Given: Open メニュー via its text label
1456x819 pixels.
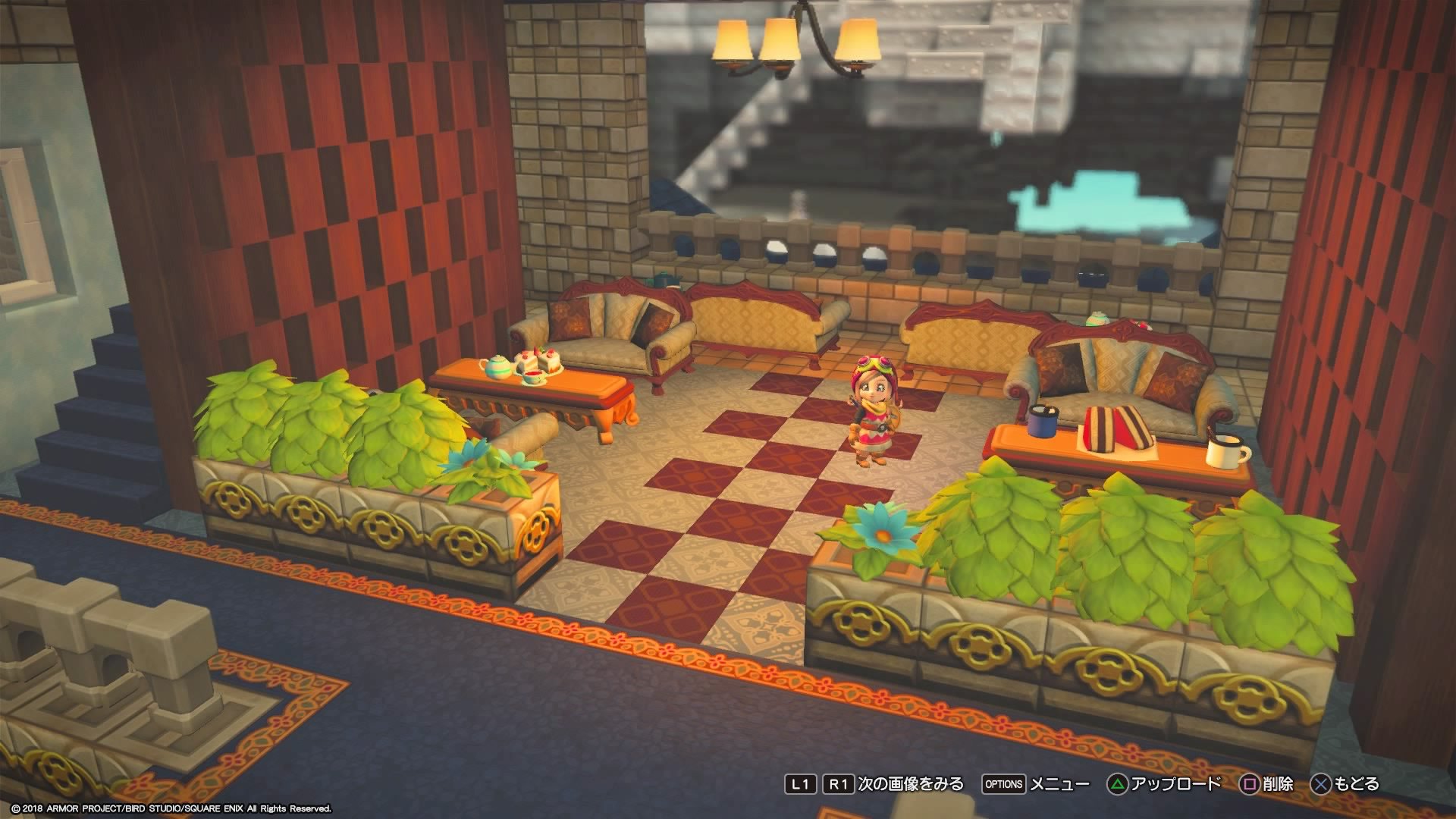Looking at the screenshot, I should point(1060,783).
